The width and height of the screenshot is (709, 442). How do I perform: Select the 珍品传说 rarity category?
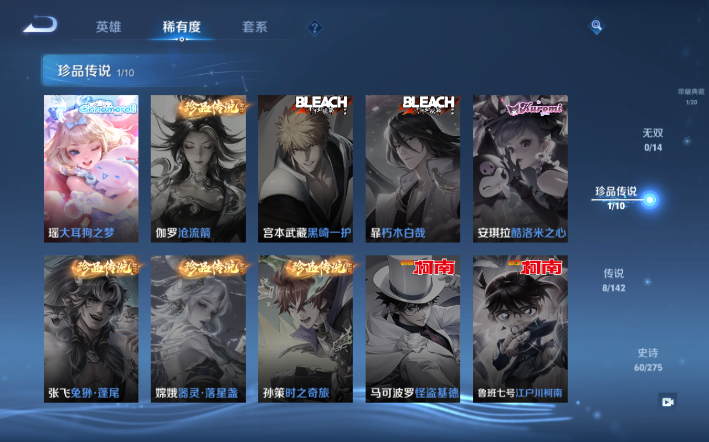pos(617,197)
